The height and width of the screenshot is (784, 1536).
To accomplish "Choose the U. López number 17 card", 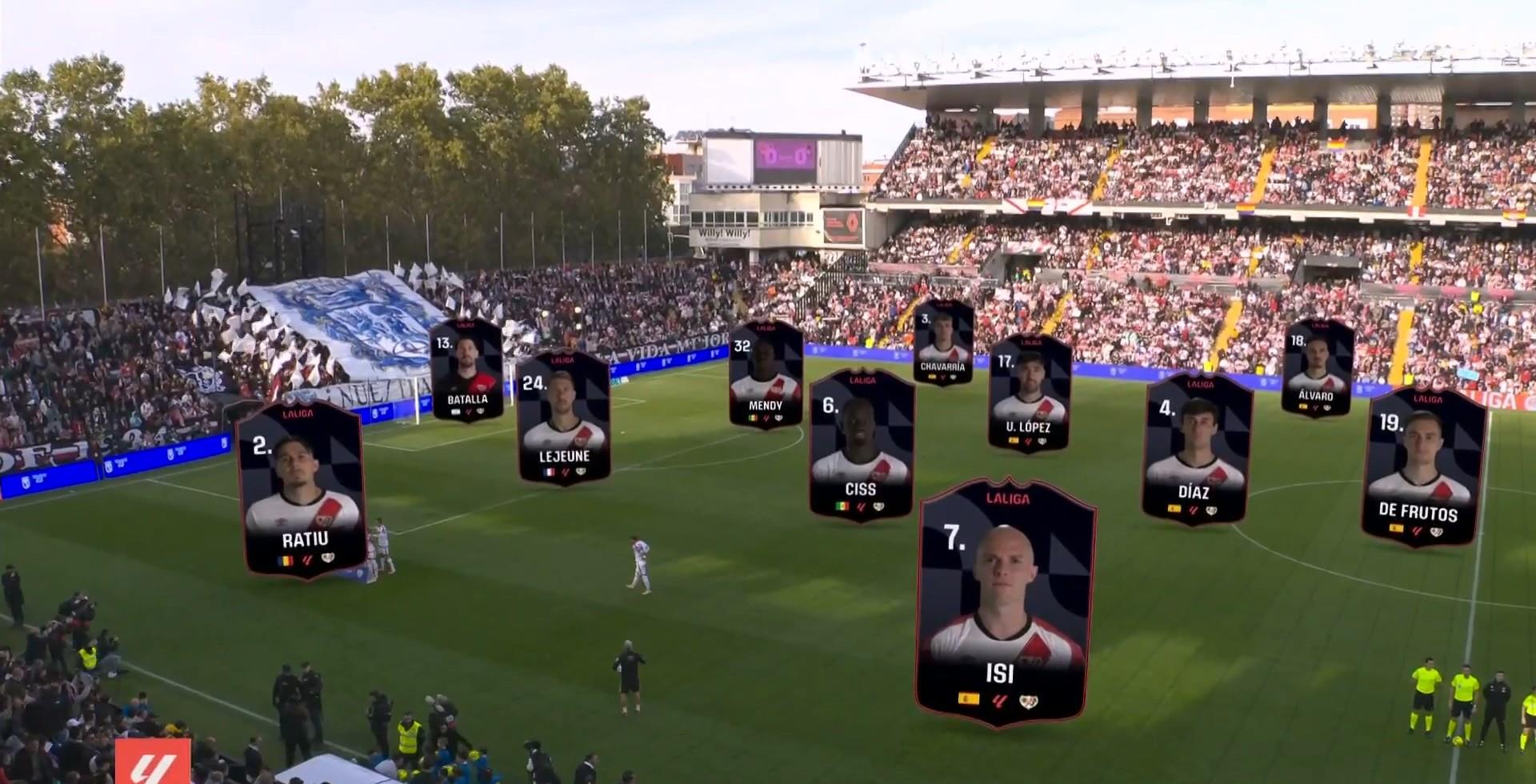I will click(1029, 394).
